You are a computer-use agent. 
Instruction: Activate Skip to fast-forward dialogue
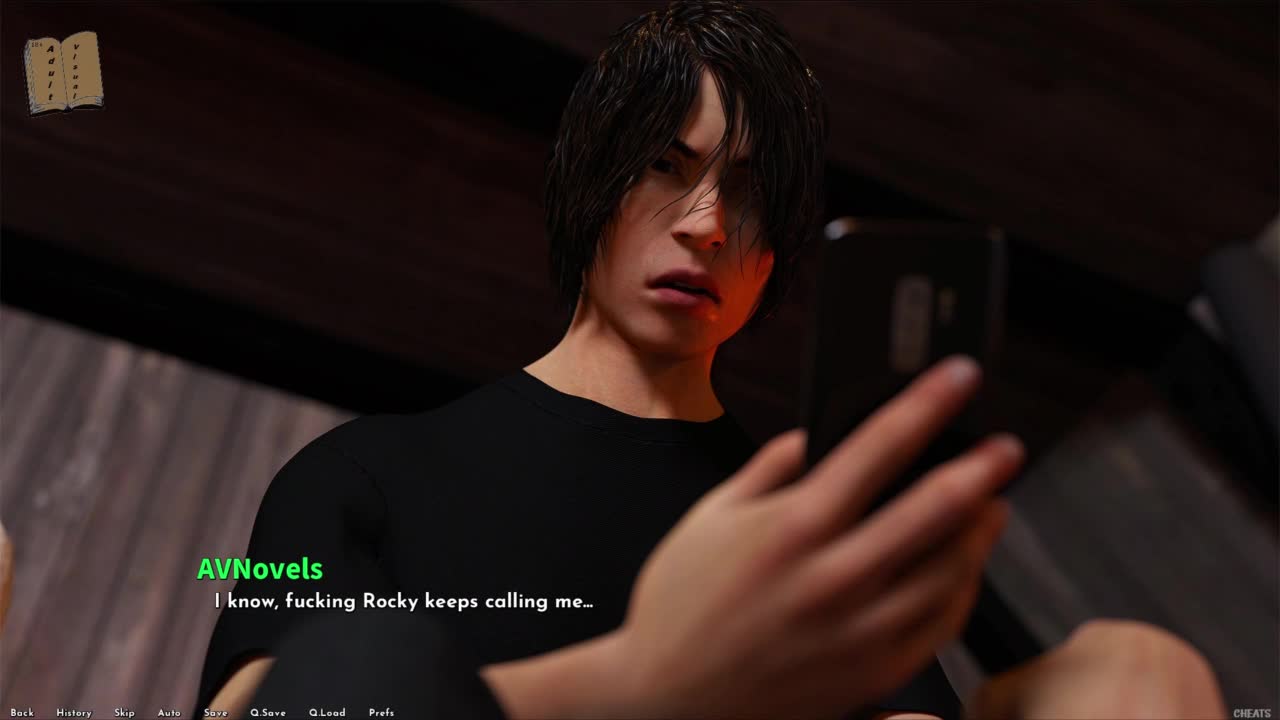coord(124,713)
